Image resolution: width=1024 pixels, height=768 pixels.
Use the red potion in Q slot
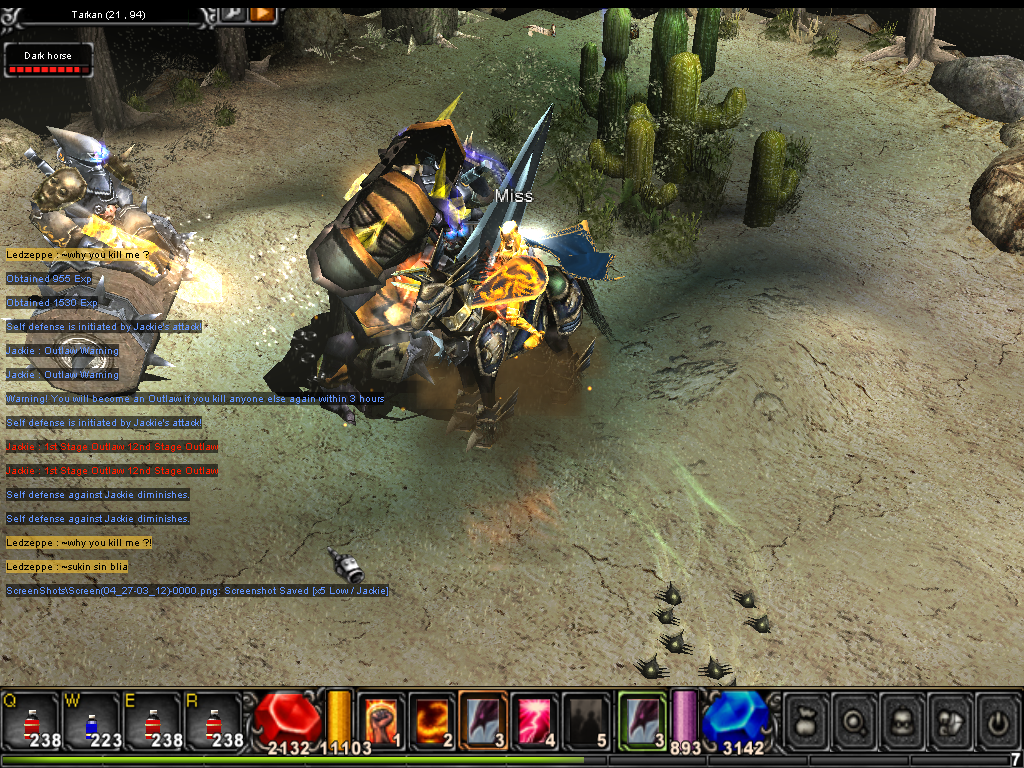pos(30,722)
